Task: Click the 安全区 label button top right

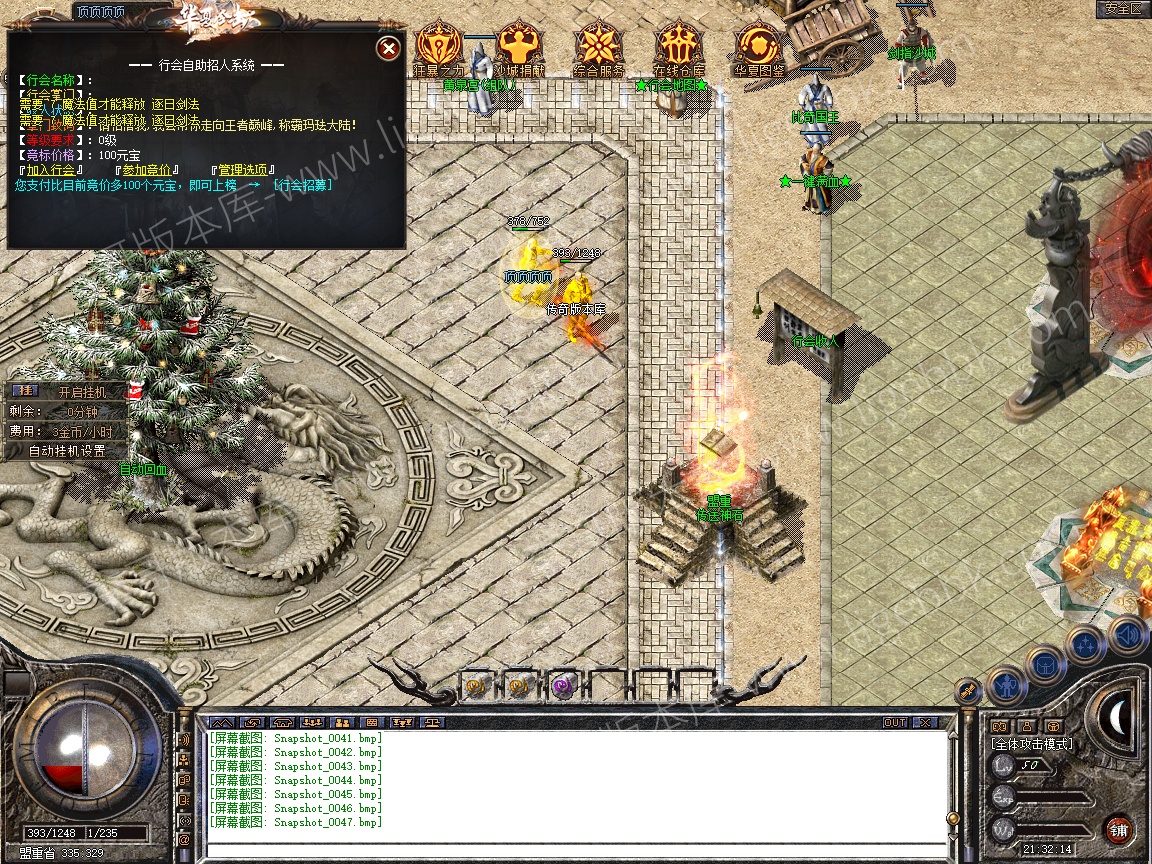Action: 1122,9
